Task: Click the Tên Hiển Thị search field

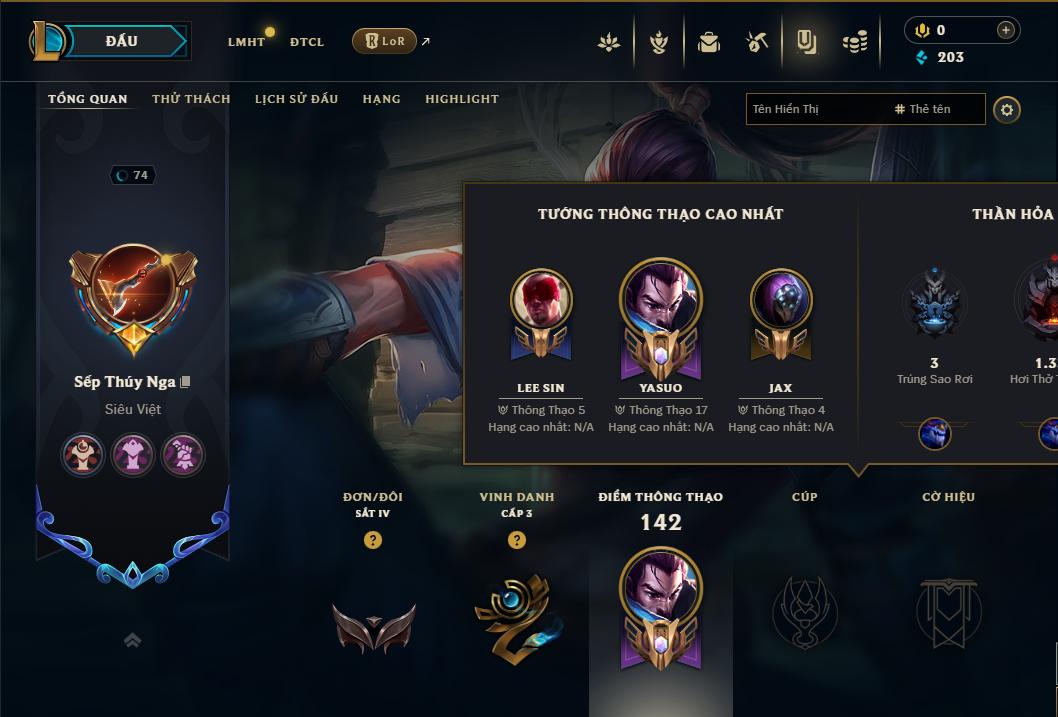Action: click(x=815, y=109)
